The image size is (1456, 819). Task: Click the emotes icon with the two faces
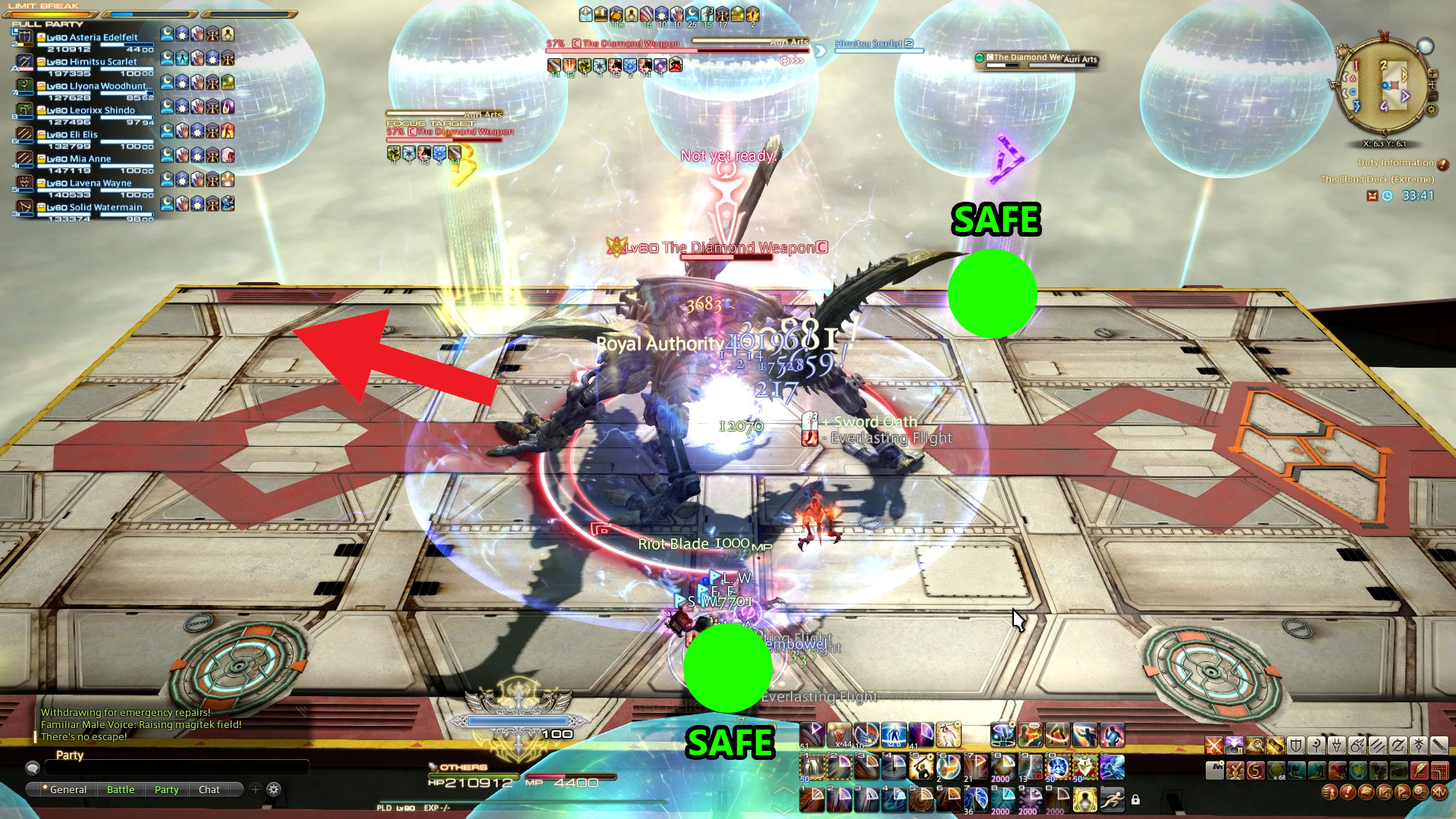pos(1421,794)
